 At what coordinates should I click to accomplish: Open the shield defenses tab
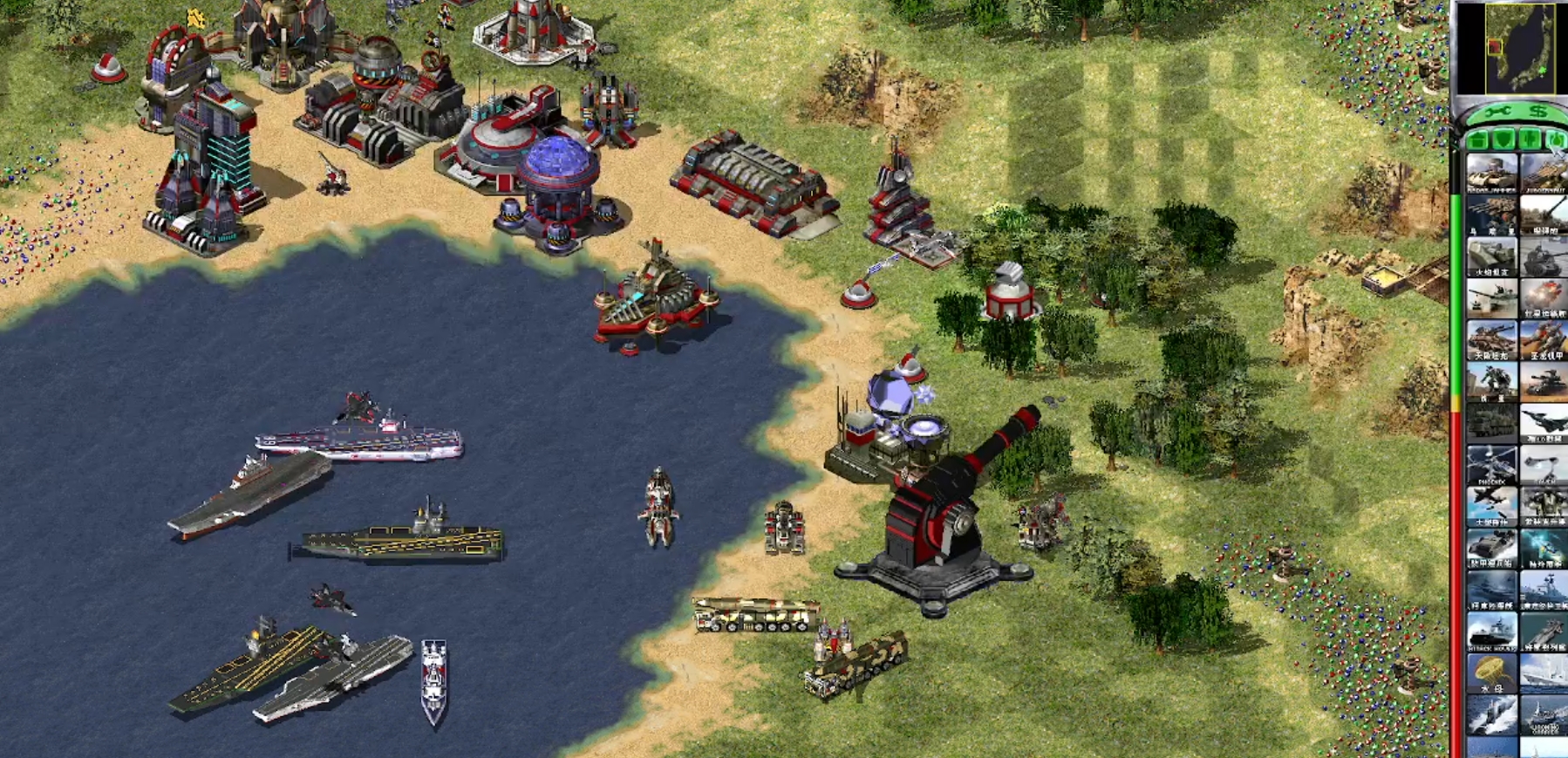(1503, 140)
